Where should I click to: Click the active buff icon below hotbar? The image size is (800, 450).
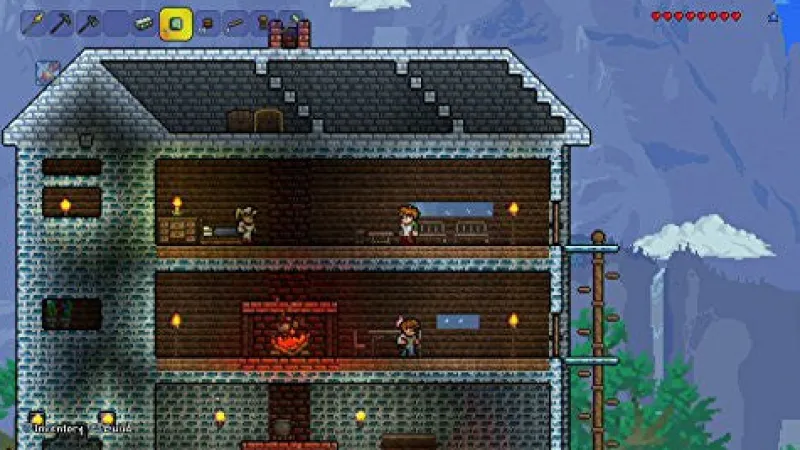pyautogui.click(x=48, y=70)
